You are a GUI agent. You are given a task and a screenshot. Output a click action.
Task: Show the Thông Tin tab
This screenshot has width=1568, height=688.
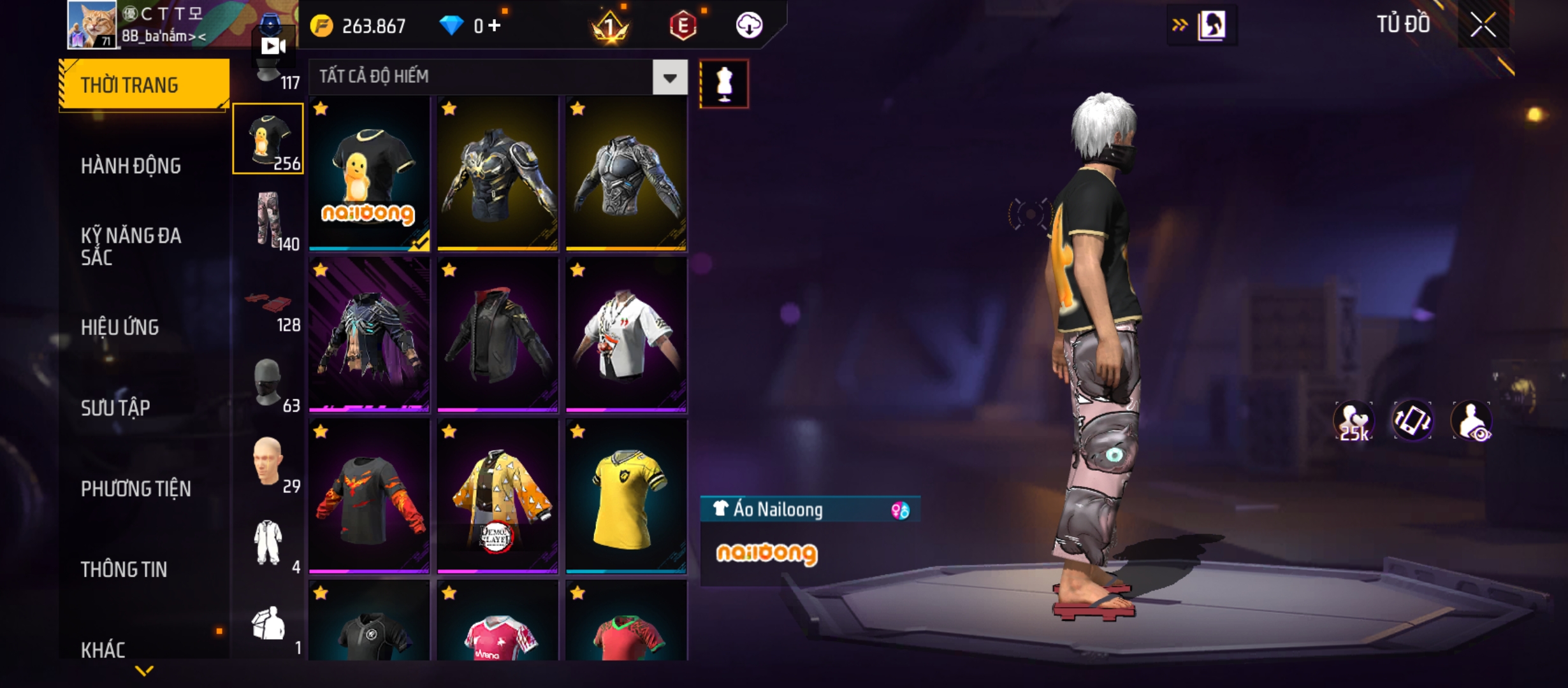point(124,570)
